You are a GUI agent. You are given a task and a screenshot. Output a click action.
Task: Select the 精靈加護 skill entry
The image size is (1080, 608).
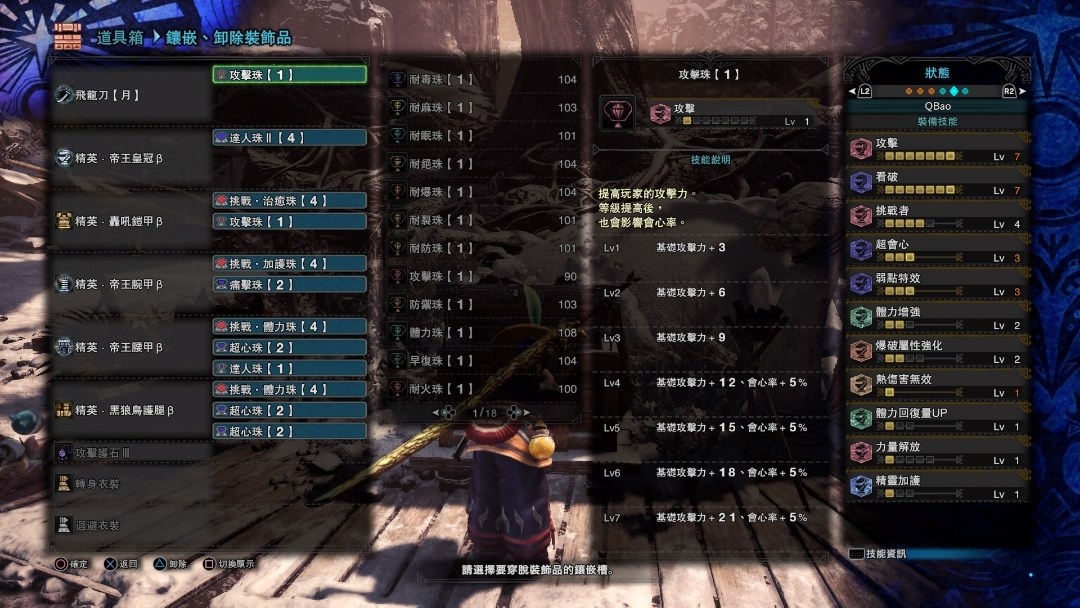(937, 486)
